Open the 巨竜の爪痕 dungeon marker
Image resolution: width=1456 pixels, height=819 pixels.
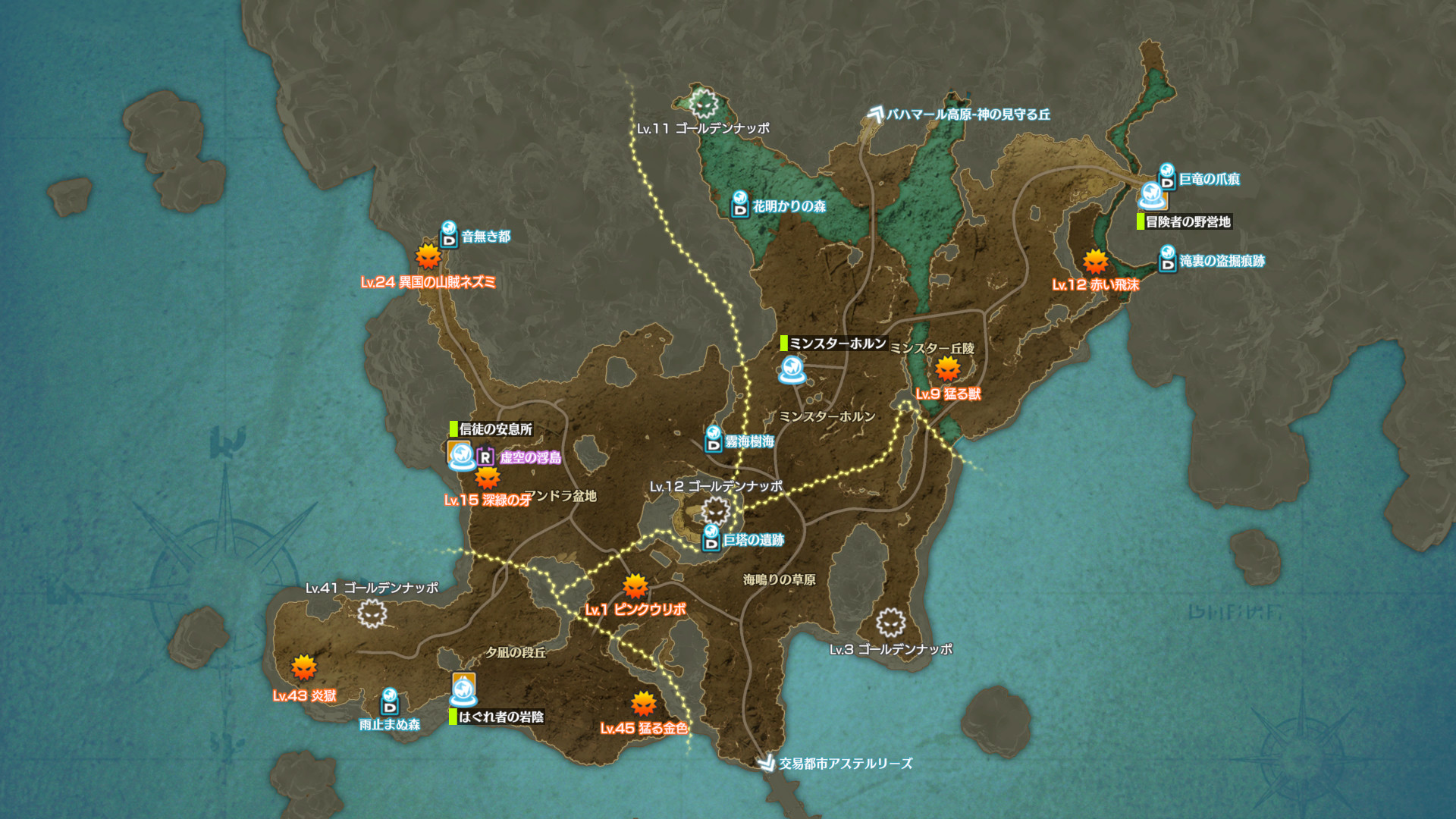pos(1167,177)
